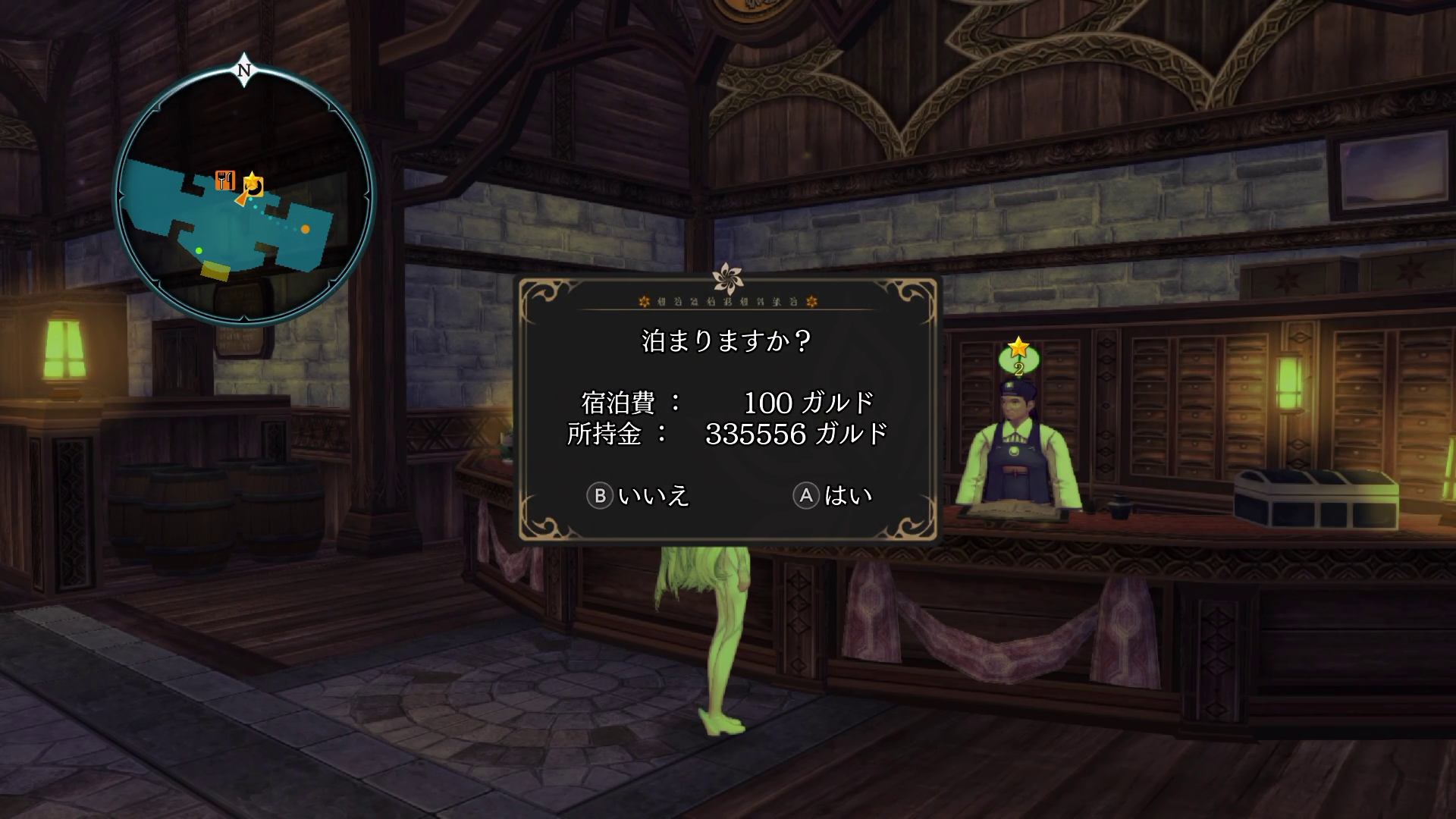Decline the stay with いいえ
This screenshot has height=819, width=1456.
[639, 496]
